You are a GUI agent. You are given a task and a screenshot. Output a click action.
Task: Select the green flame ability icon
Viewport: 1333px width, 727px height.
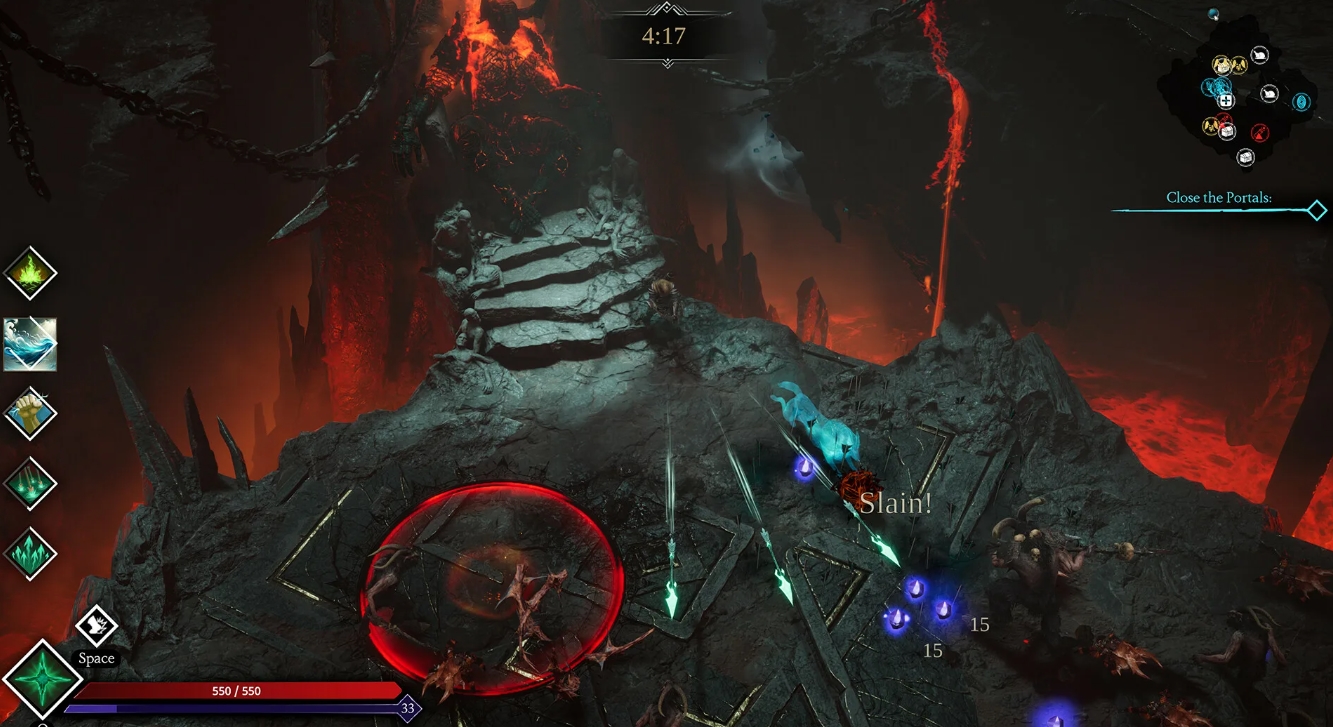pyautogui.click(x=30, y=272)
